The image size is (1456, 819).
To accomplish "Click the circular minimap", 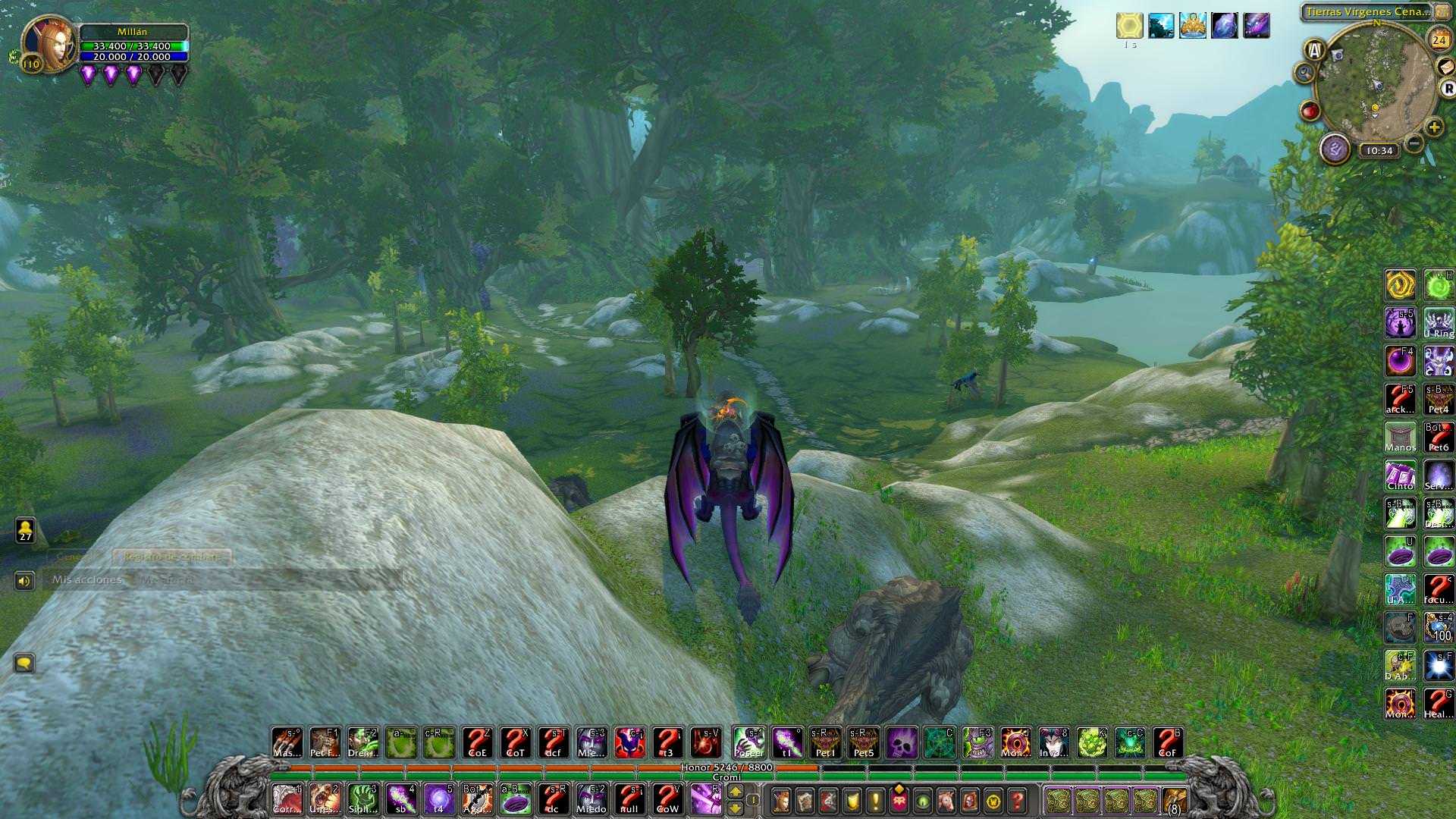I will (x=1375, y=82).
